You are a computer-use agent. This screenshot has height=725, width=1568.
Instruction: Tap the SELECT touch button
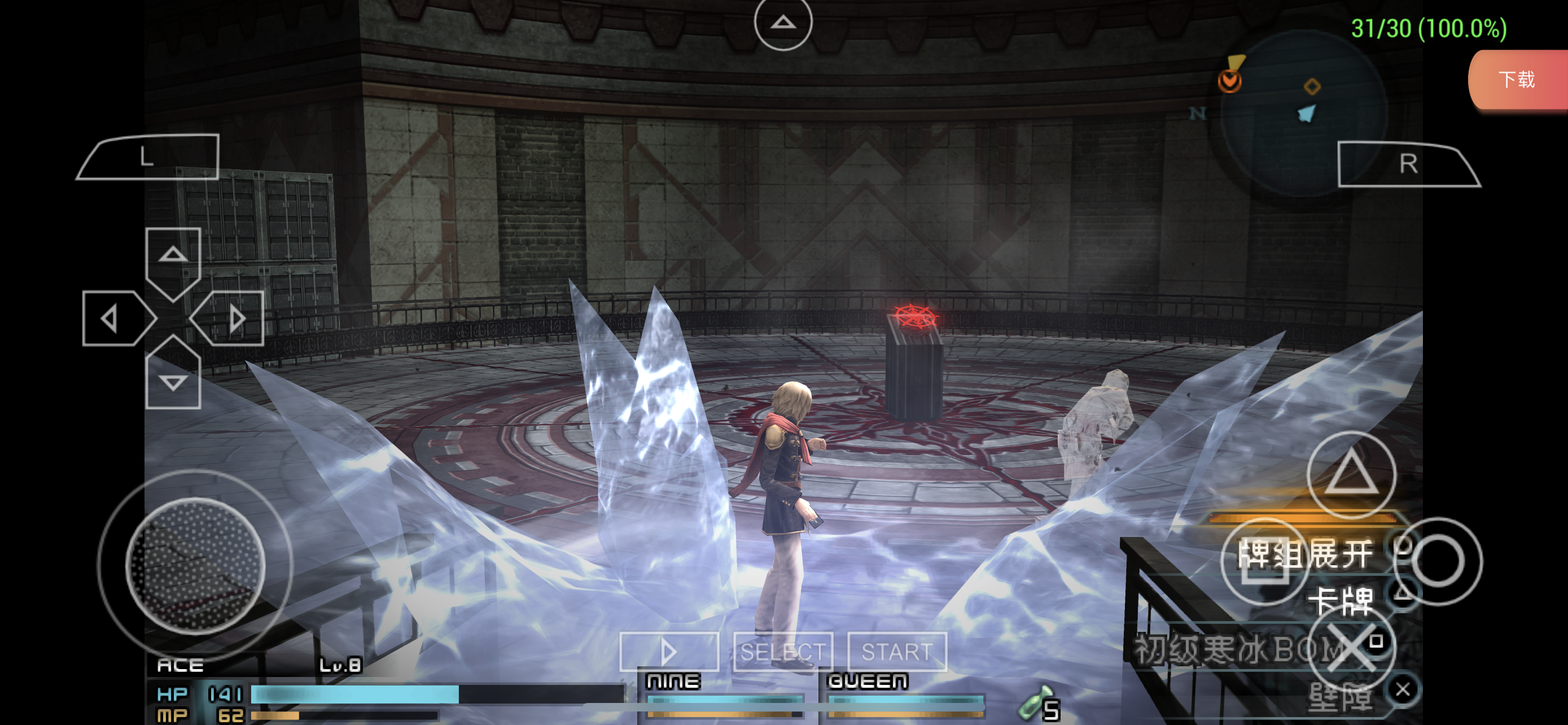pyautogui.click(x=783, y=652)
